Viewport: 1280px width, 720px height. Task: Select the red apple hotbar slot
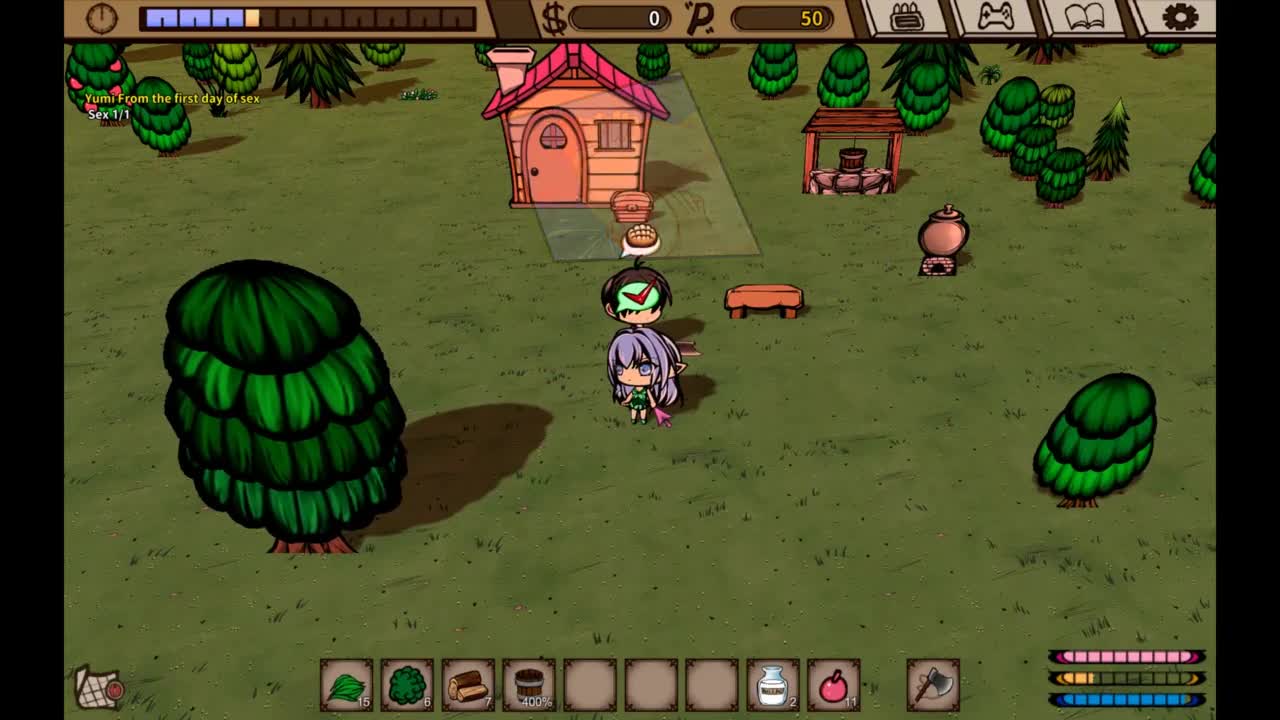pos(834,685)
